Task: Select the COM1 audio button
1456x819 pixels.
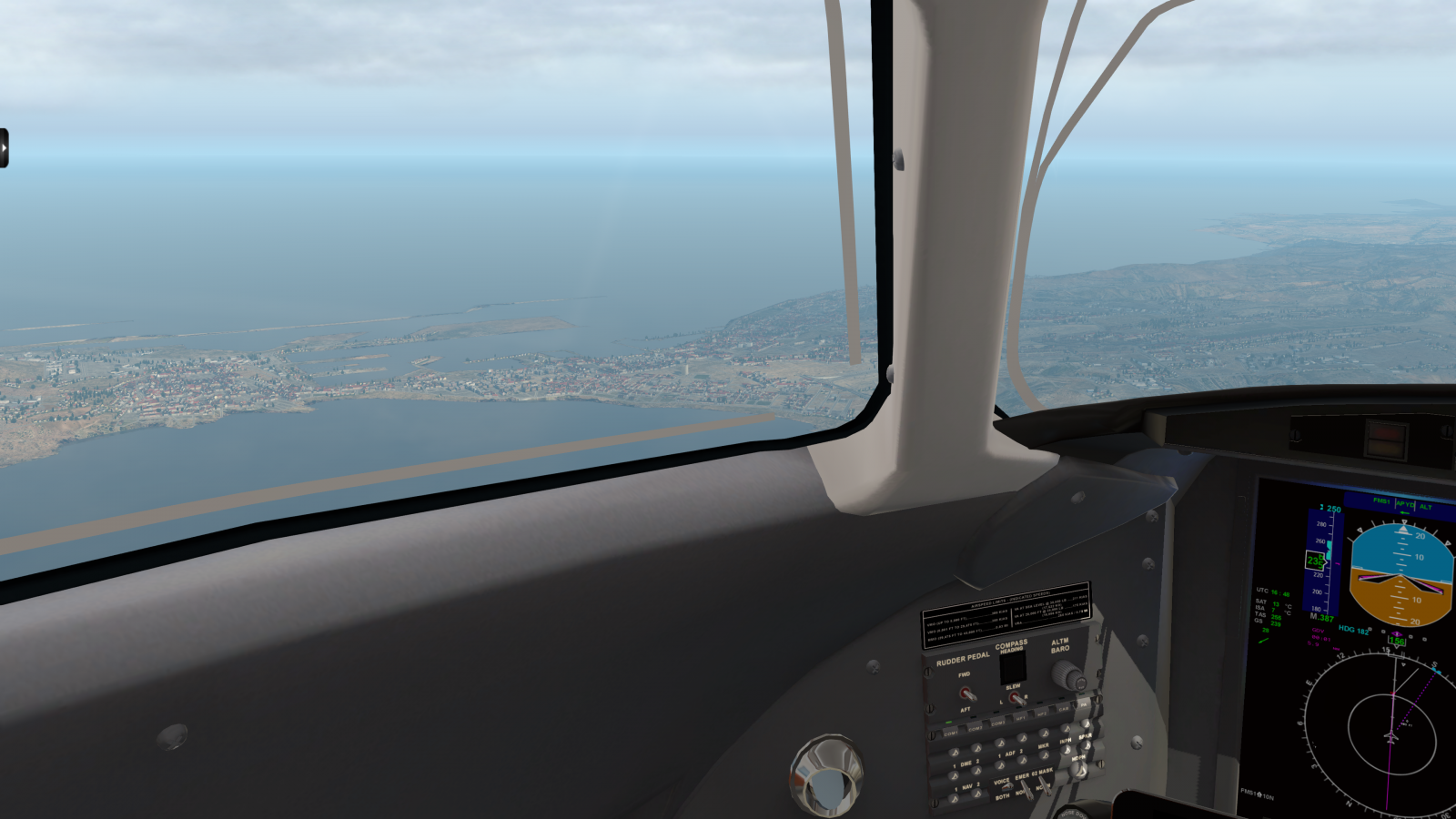Action: (x=951, y=733)
